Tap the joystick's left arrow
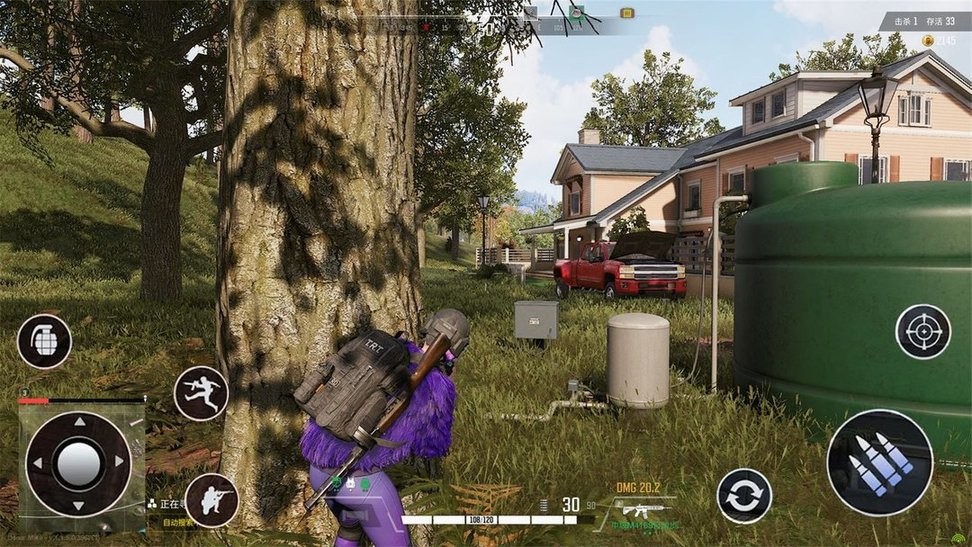Image resolution: width=972 pixels, height=547 pixels. tap(37, 464)
